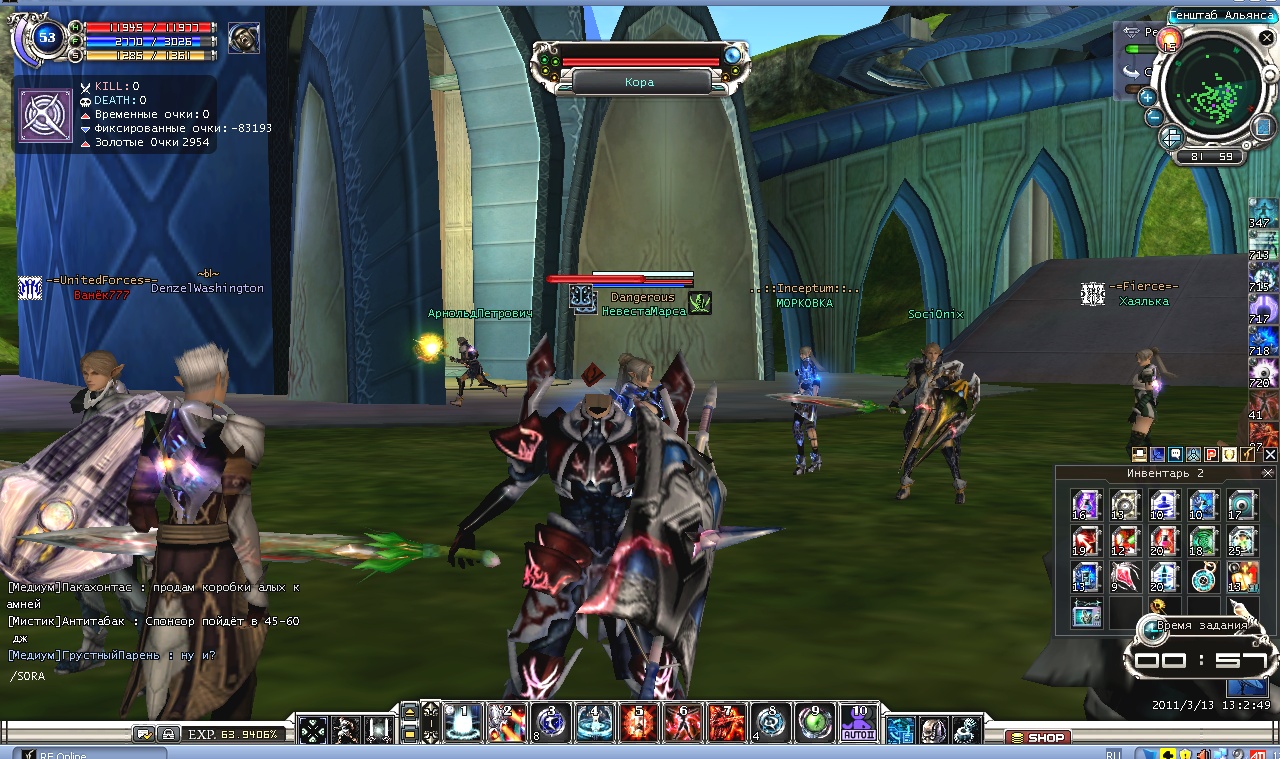Select the red potion flask with count 9

tap(1124, 576)
